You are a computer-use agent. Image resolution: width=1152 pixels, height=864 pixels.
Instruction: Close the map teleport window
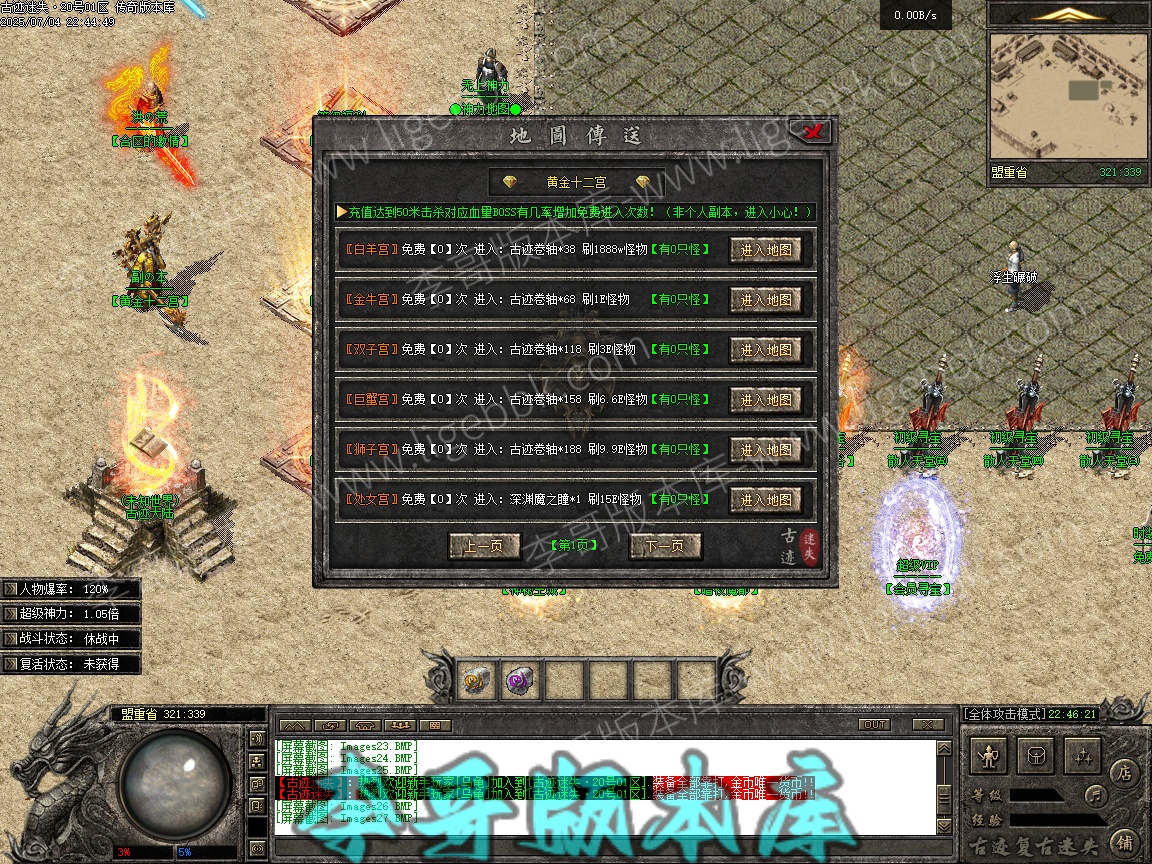(809, 131)
